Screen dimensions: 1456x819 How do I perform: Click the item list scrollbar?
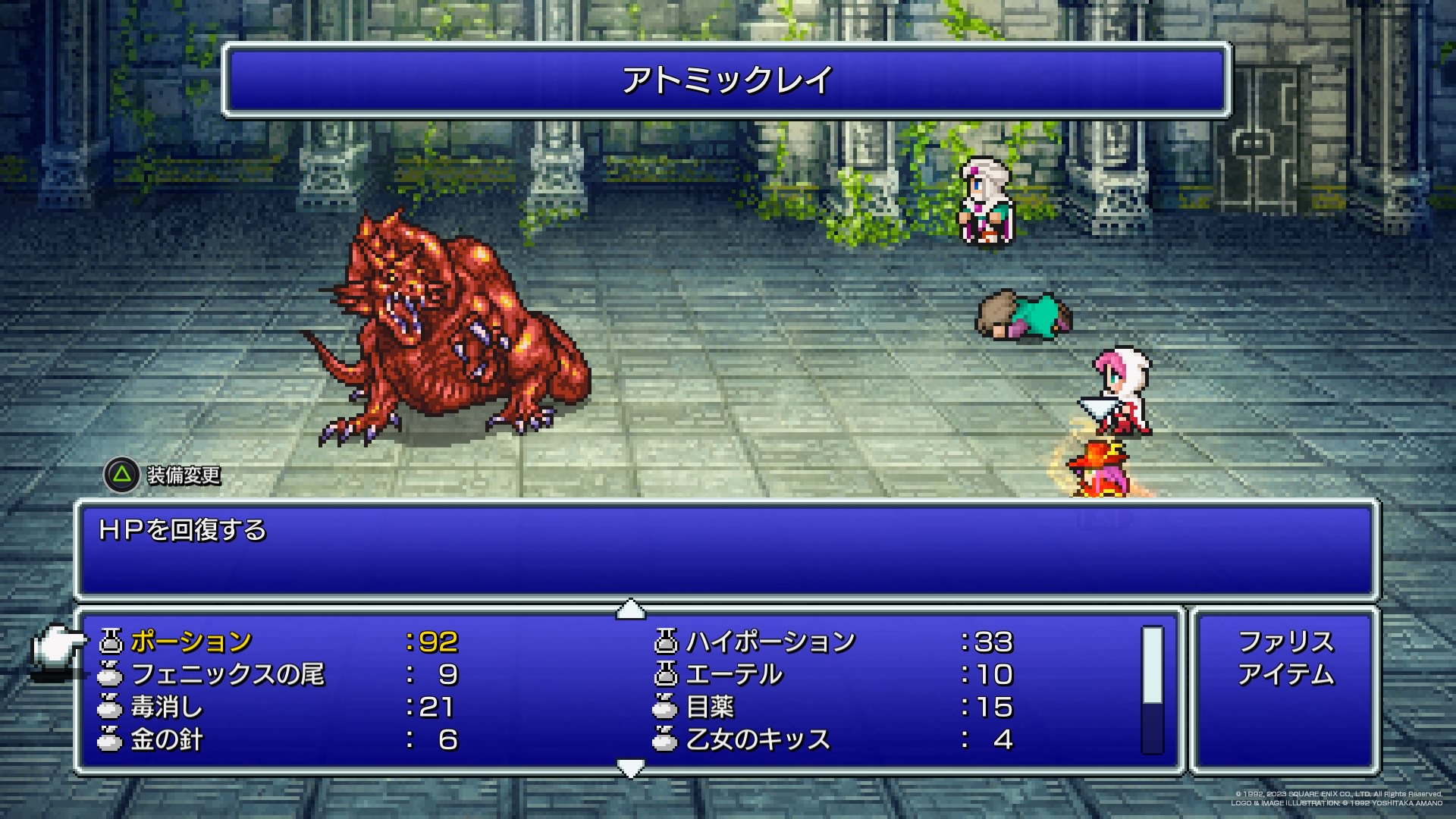pos(1152,690)
